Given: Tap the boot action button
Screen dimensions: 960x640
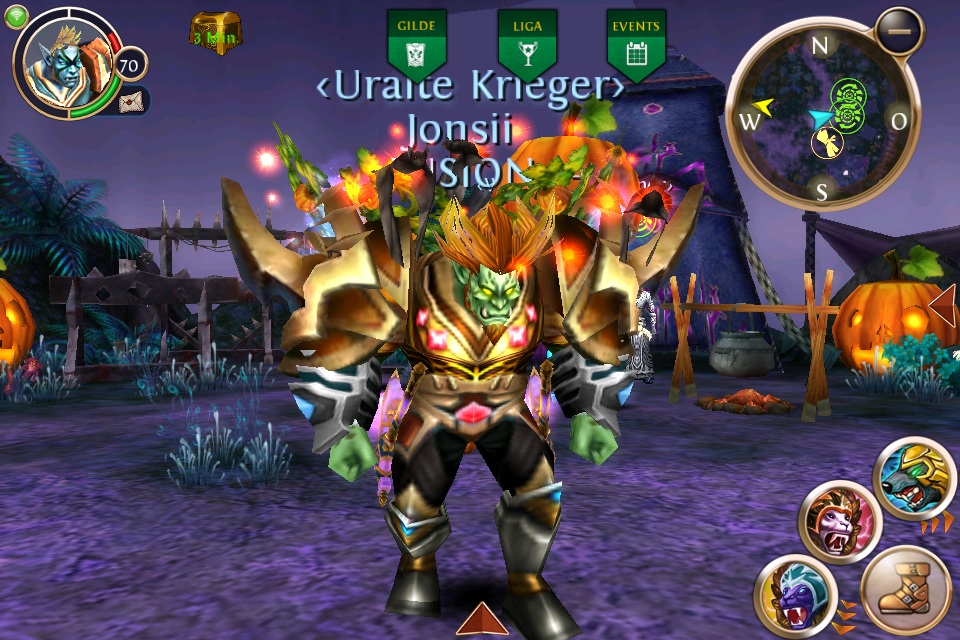Looking at the screenshot, I should (x=905, y=590).
